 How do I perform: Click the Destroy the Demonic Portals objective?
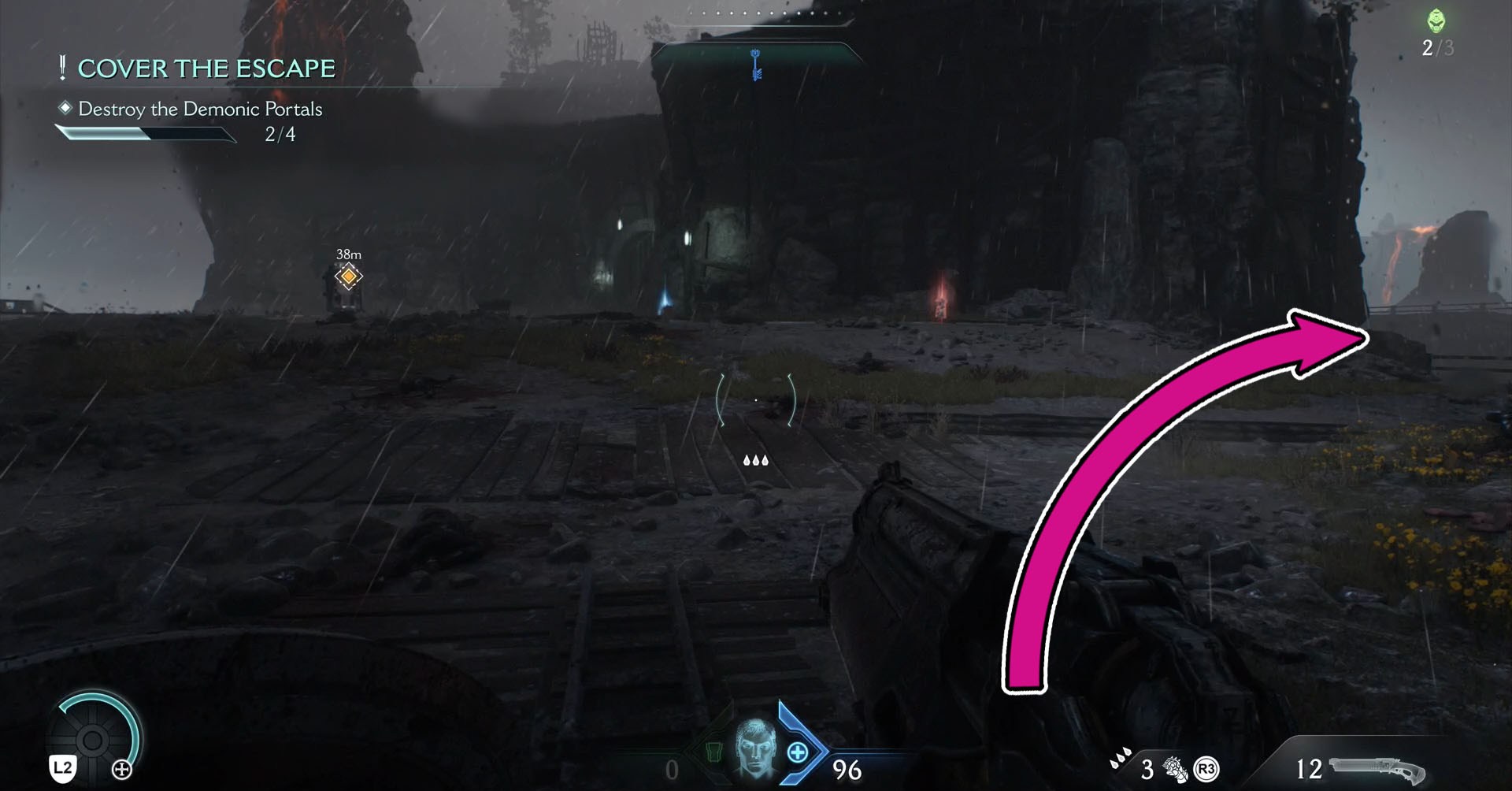200,109
